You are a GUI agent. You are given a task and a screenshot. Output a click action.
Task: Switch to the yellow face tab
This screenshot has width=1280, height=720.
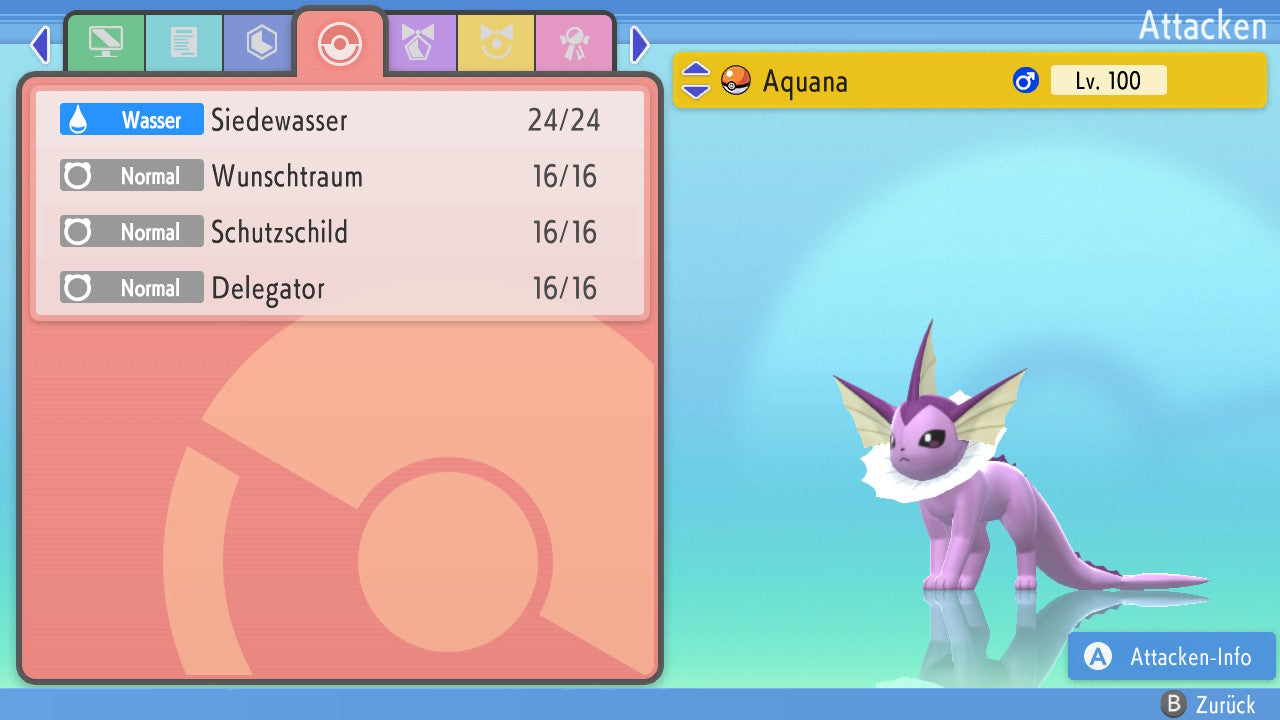click(496, 44)
